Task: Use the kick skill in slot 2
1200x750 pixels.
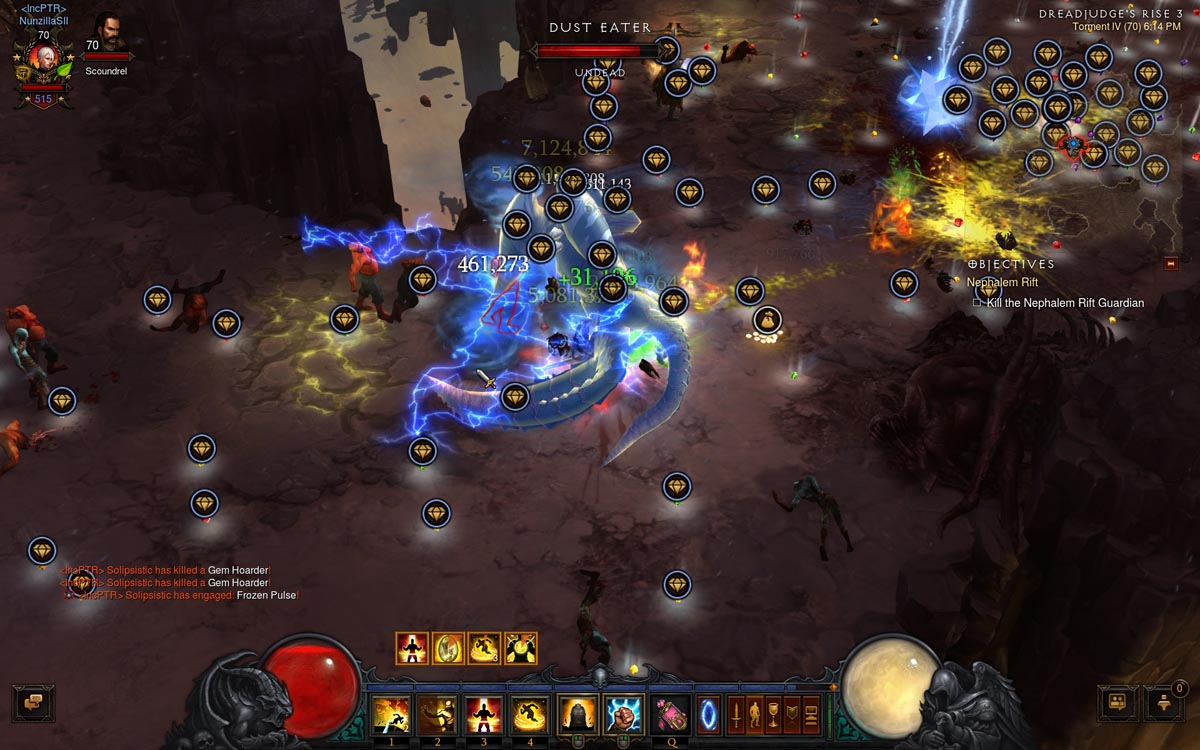Action: (437, 715)
